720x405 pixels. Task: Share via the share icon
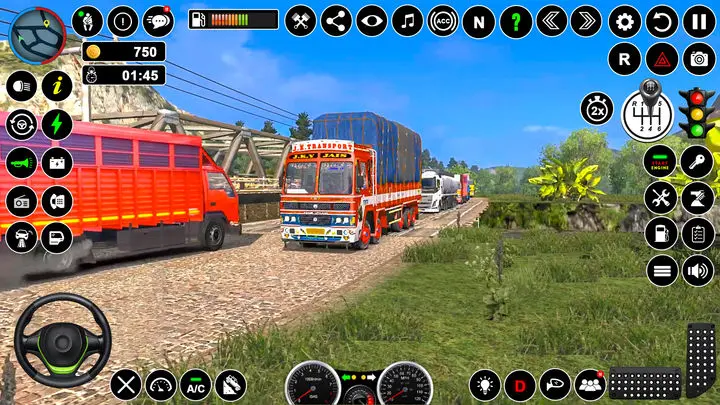(x=336, y=21)
